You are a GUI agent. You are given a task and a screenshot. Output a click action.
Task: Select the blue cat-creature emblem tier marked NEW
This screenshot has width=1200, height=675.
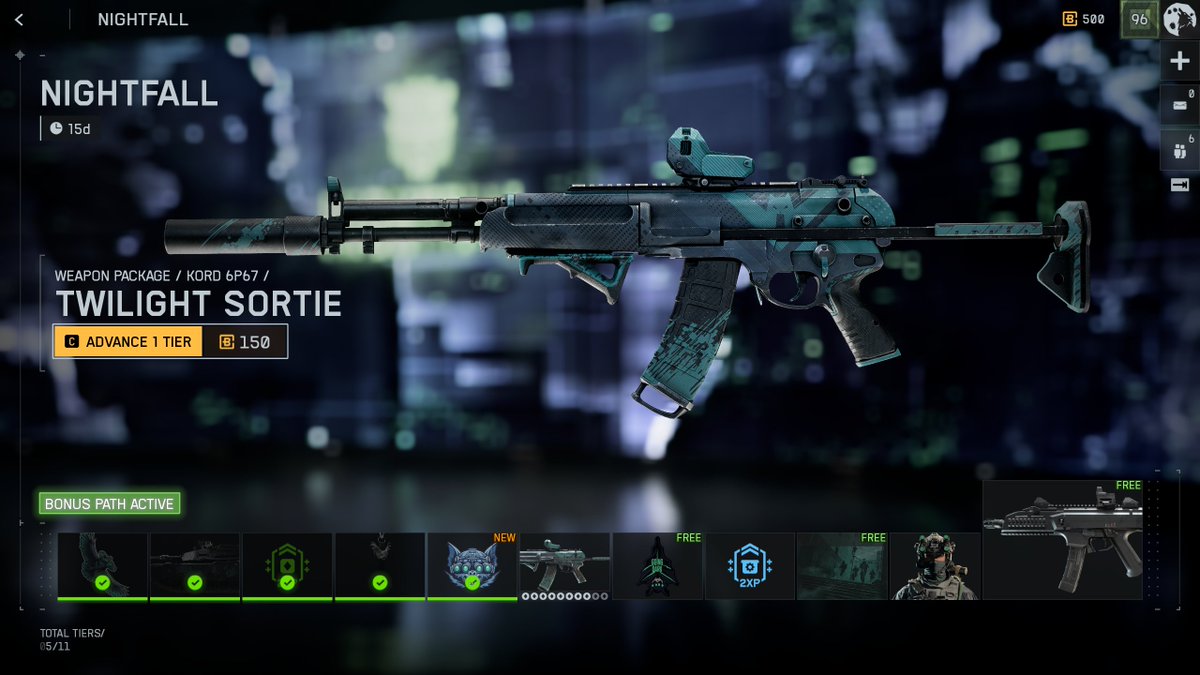click(x=472, y=566)
